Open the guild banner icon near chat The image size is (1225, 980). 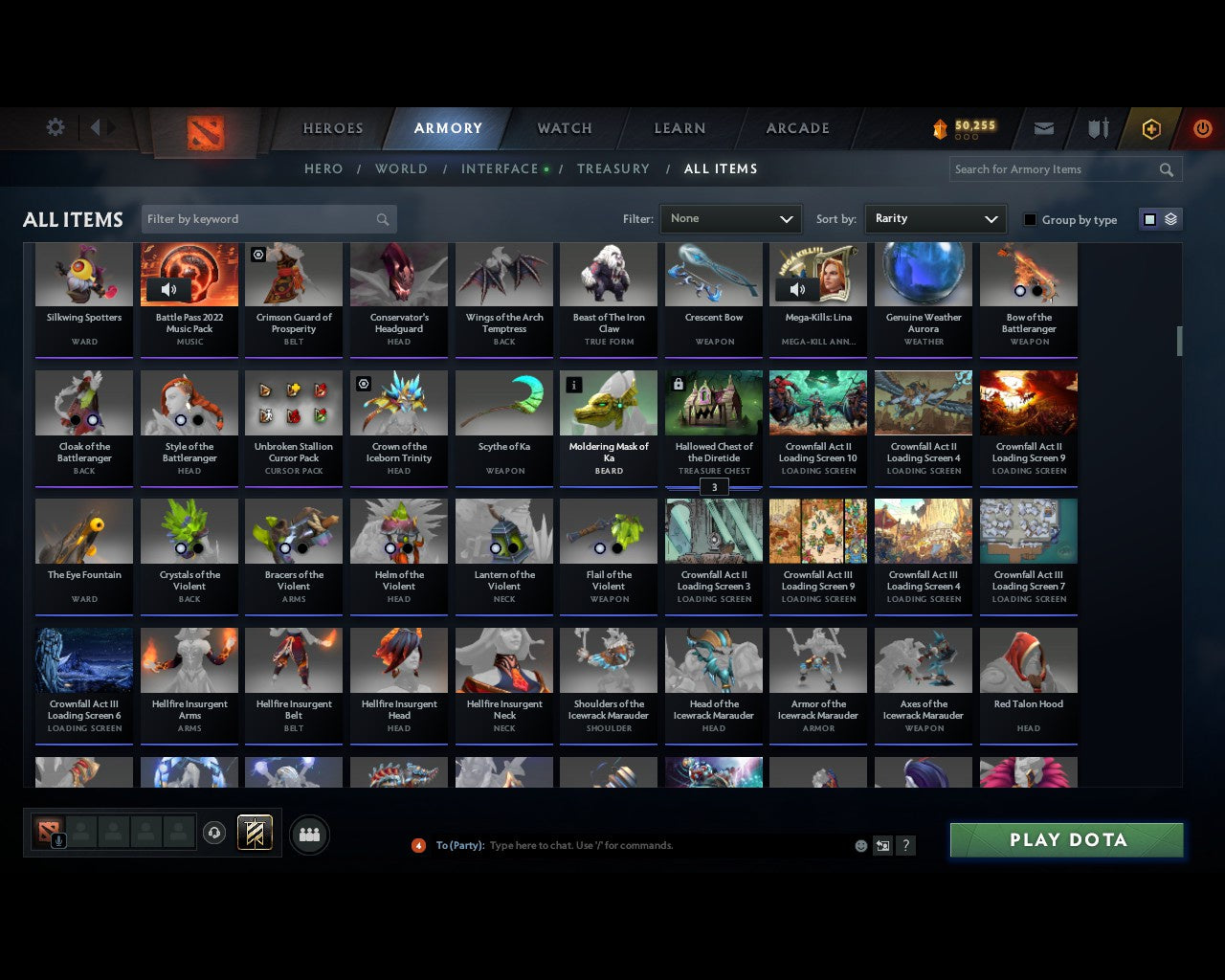pos(255,832)
